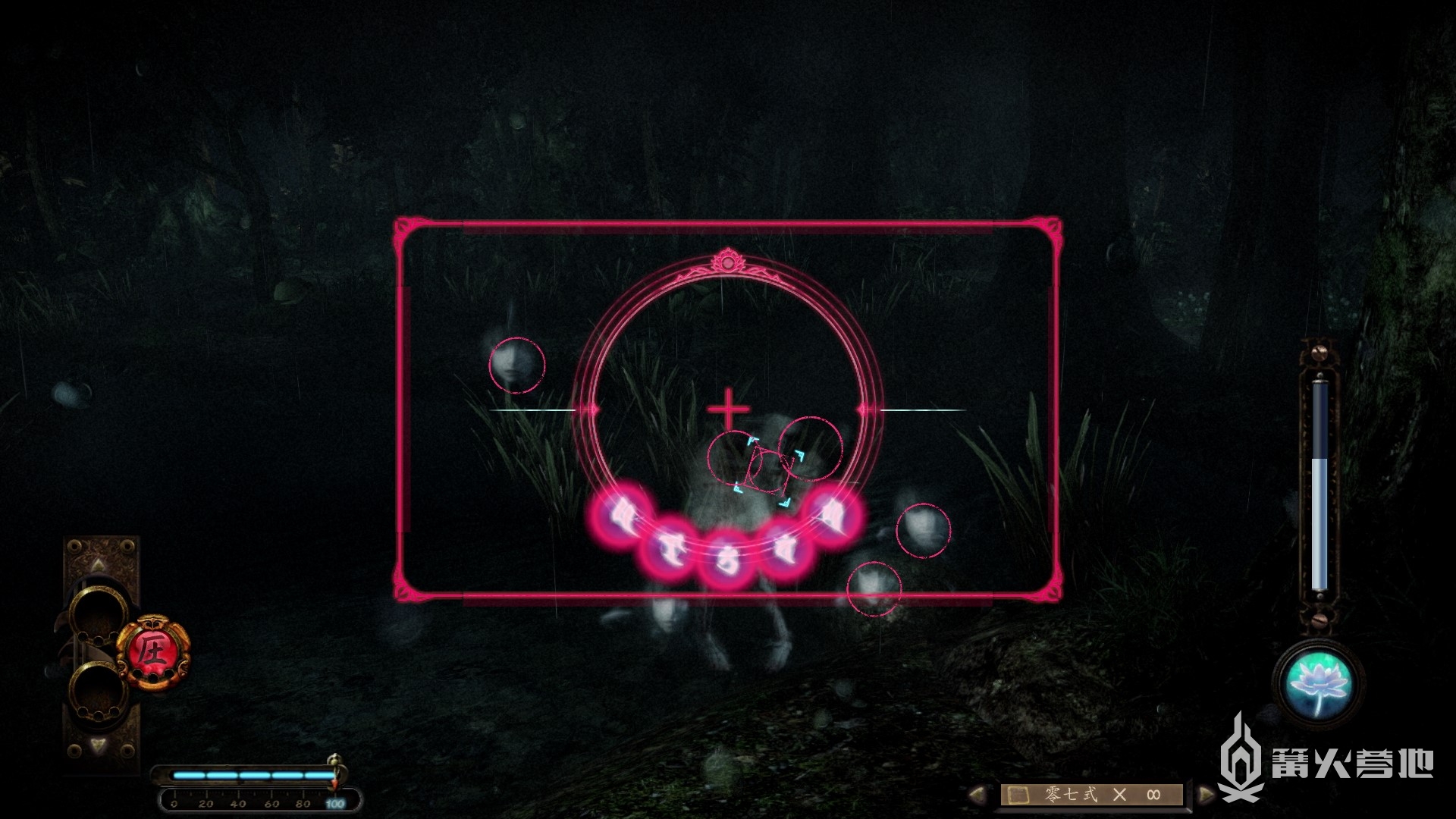The image size is (1456, 819).
Task: Click the lens panel's up arrow
Action: point(99,565)
